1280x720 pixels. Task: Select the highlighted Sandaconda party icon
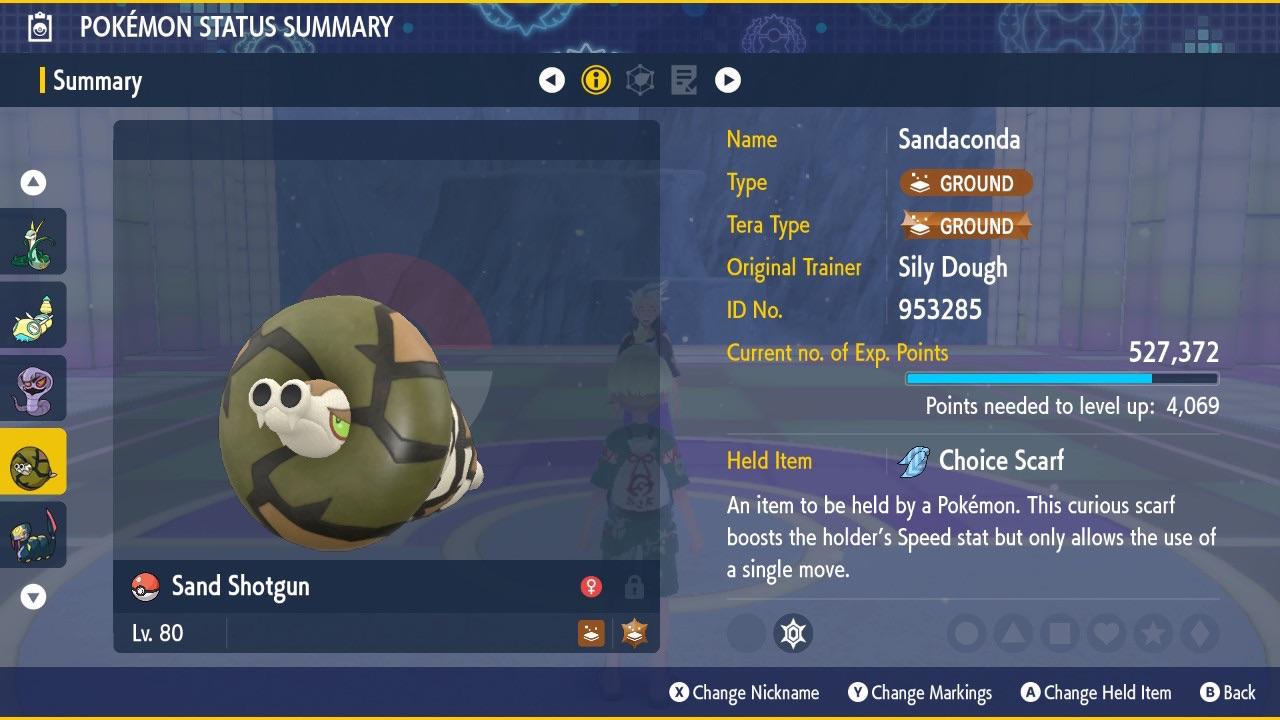(33, 462)
